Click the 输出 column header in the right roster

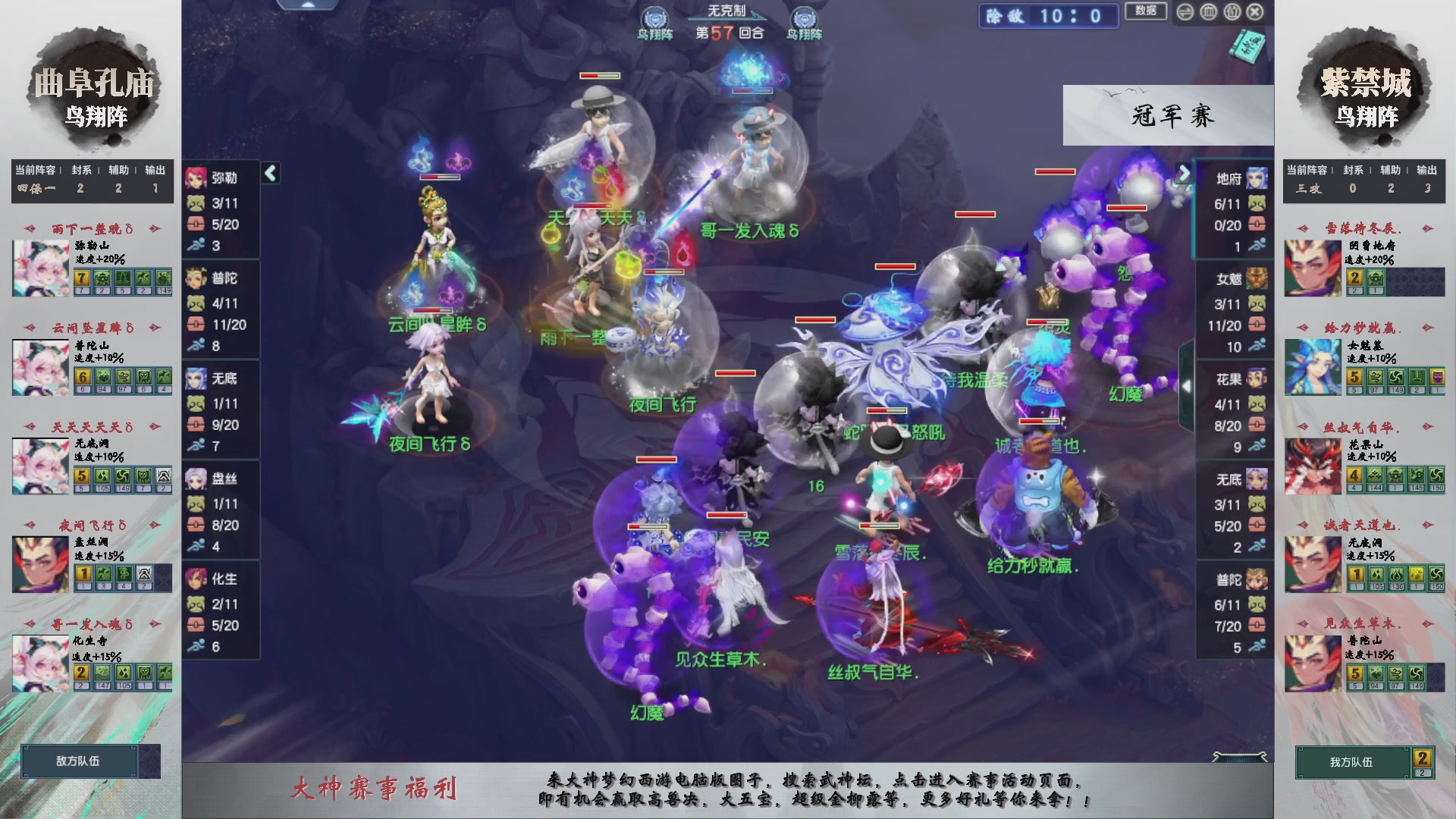[x=1427, y=171]
